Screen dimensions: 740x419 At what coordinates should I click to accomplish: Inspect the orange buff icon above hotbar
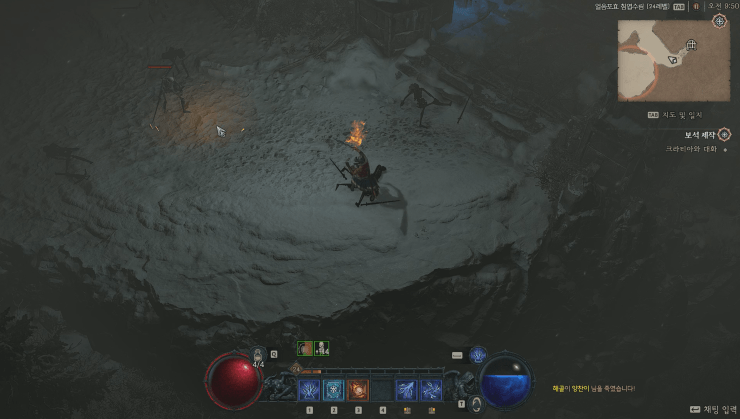pyautogui.click(x=303, y=348)
